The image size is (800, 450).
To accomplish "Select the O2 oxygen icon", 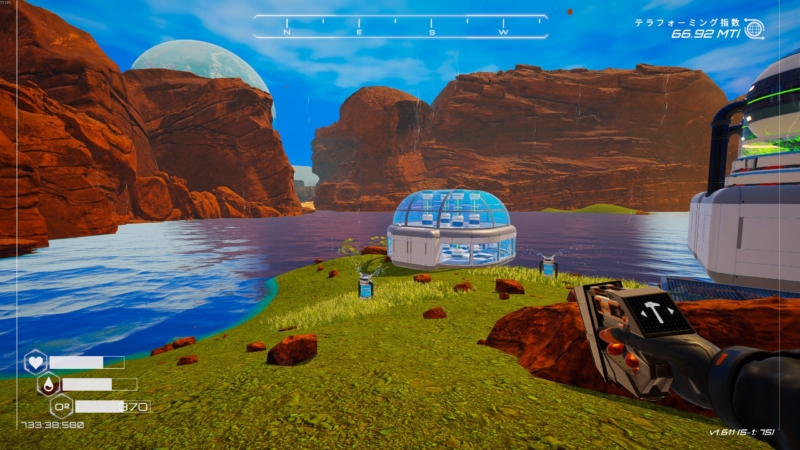I will [x=61, y=406].
